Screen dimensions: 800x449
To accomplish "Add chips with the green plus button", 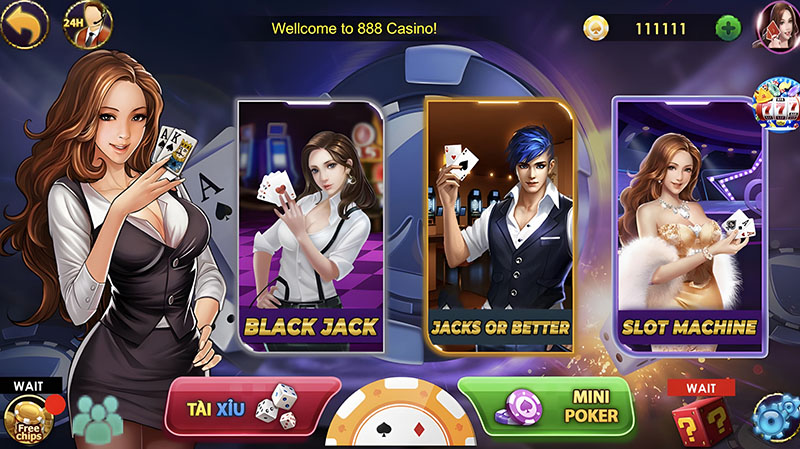I will [728, 28].
